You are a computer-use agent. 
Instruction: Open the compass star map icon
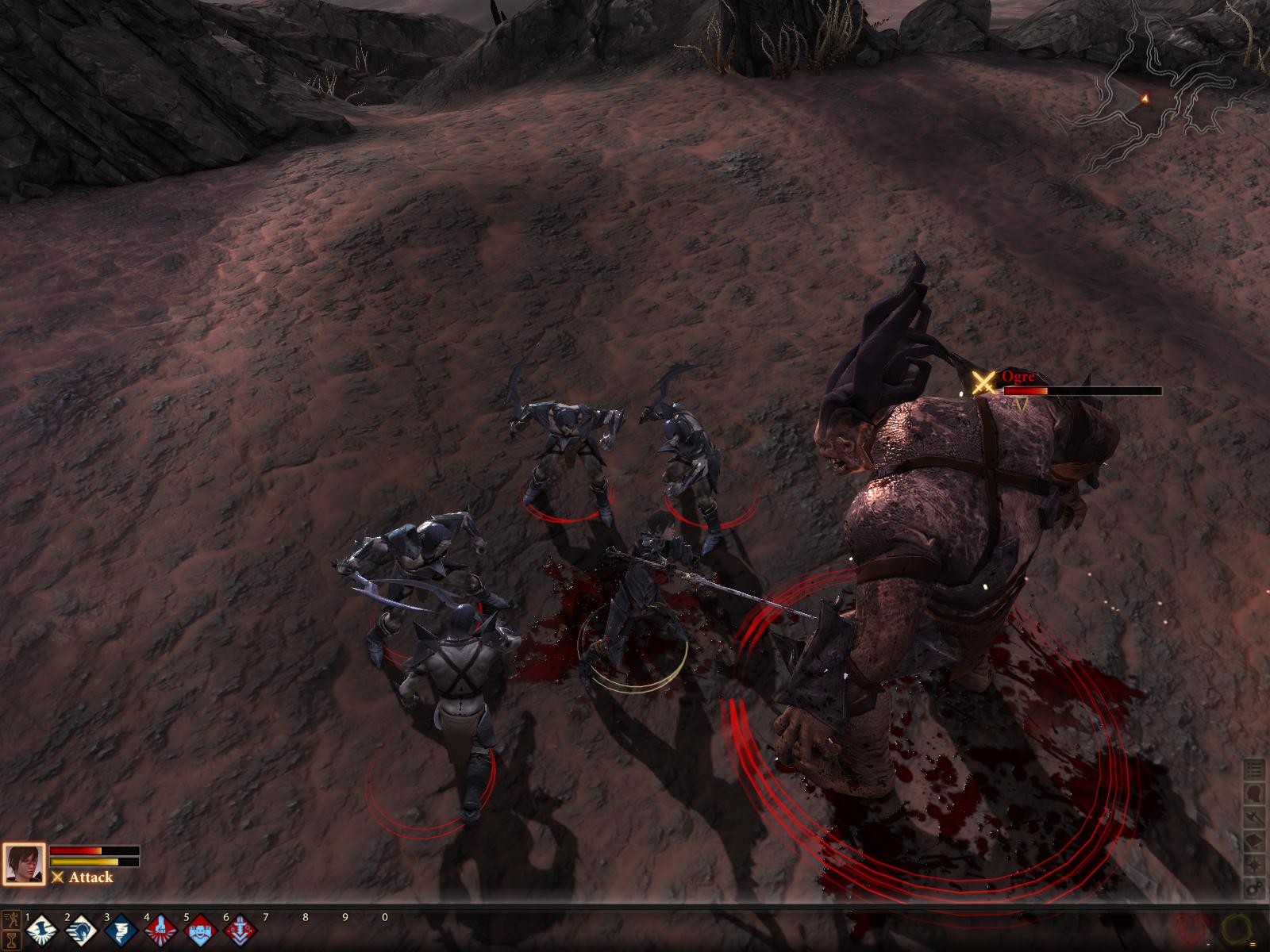pyautogui.click(x=1254, y=865)
